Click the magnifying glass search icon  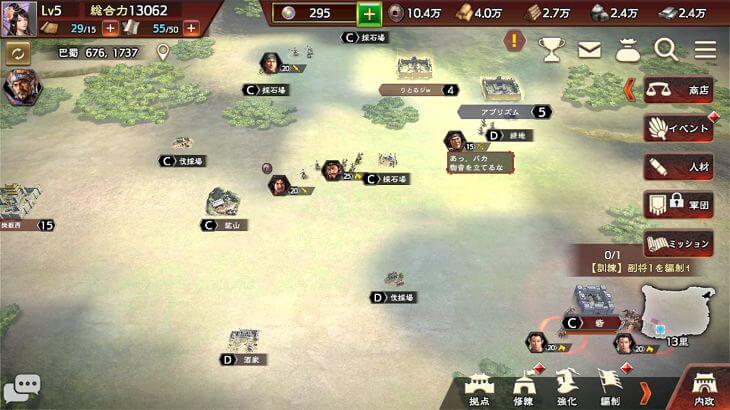coord(666,47)
